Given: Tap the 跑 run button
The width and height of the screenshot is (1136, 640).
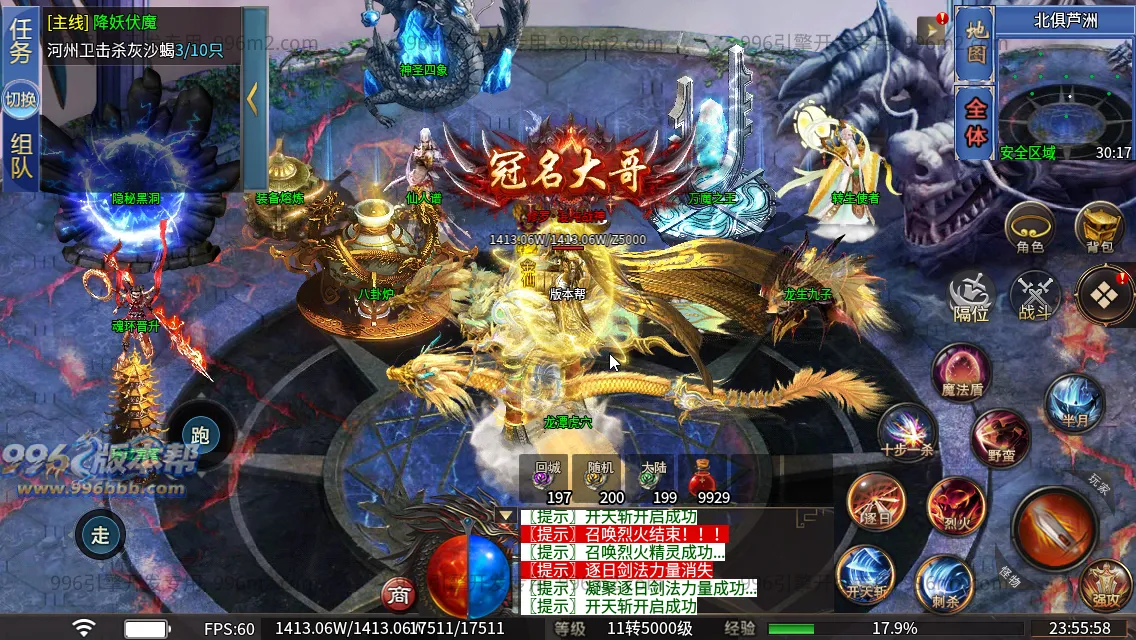Looking at the screenshot, I should (x=200, y=435).
